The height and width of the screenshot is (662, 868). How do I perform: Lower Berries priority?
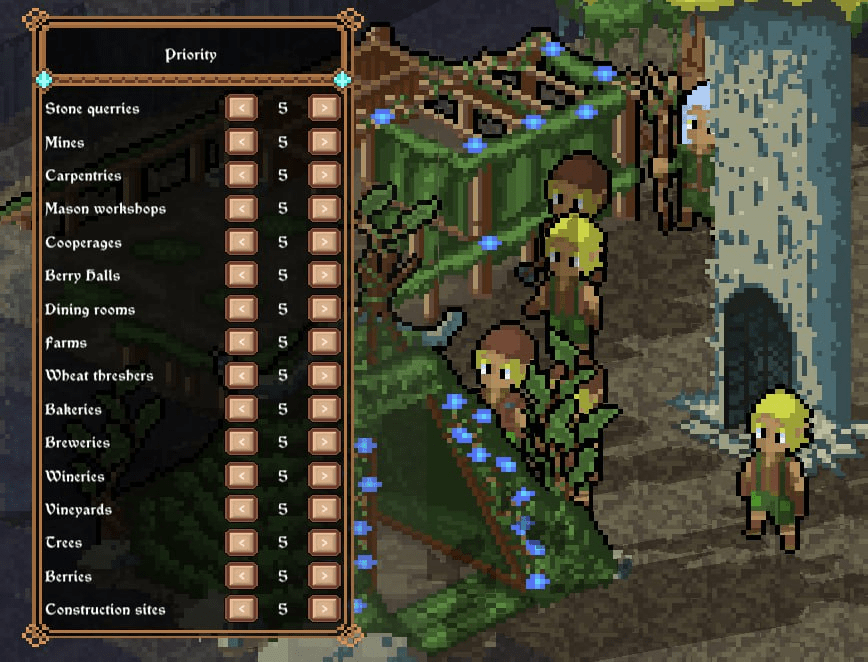pyautogui.click(x=241, y=576)
